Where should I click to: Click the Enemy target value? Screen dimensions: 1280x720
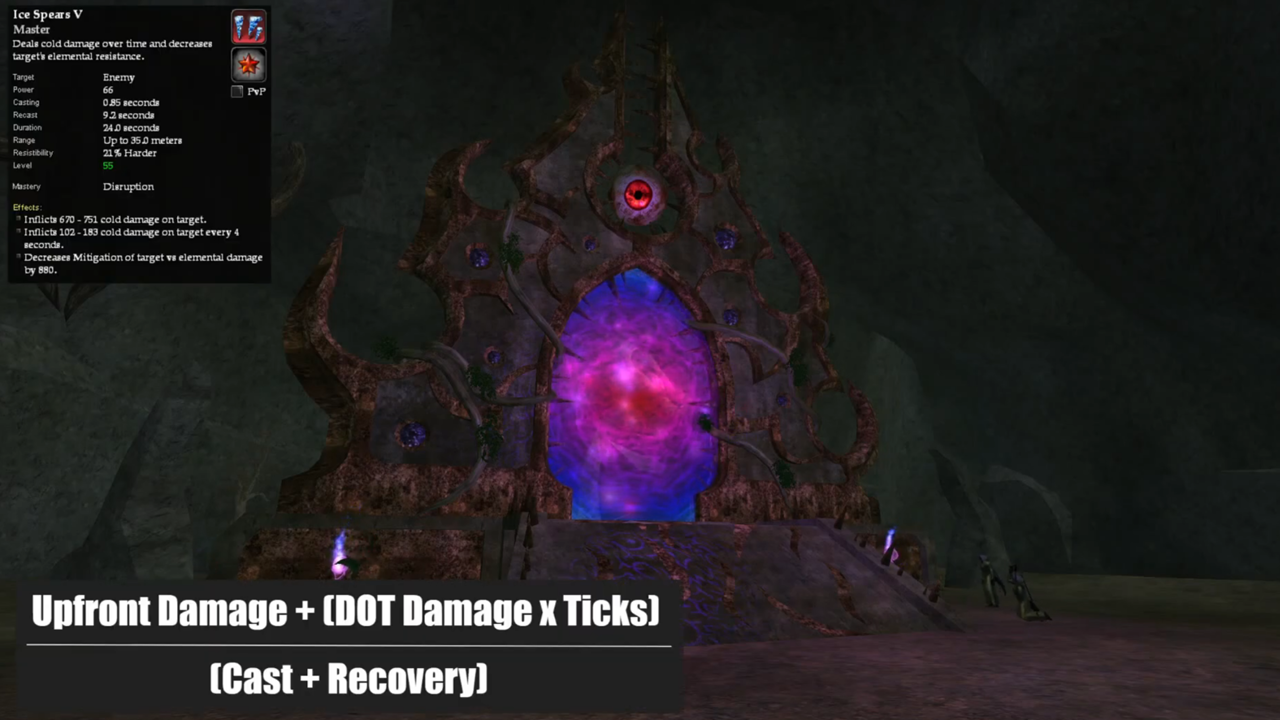click(118, 77)
